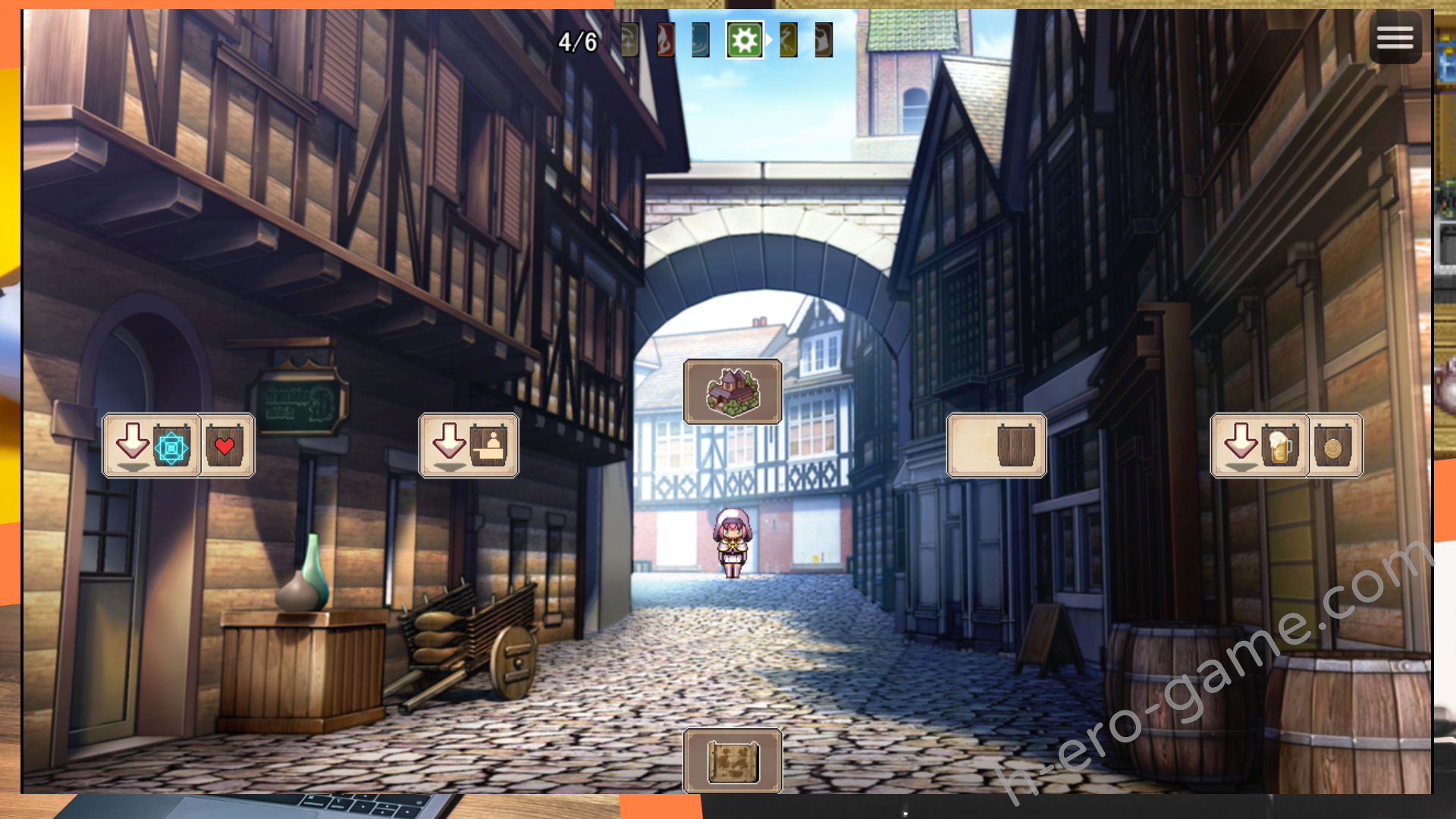This screenshot has width=1456, height=819.
Task: Select the gold coin sign
Action: coord(1333,446)
